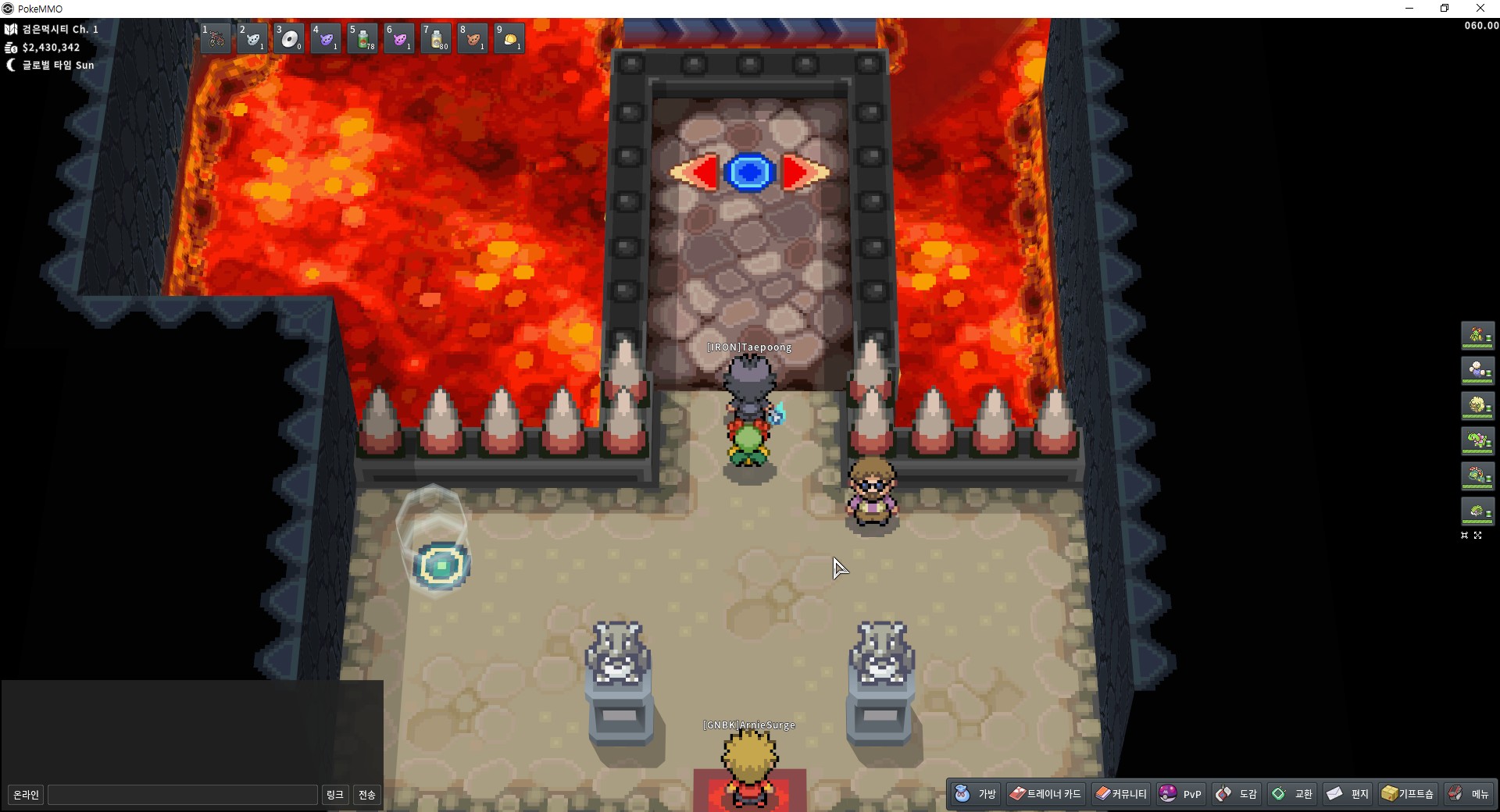The width and height of the screenshot is (1500, 812).
Task: Select the yellow item in hotbar slot 9
Action: click(x=509, y=38)
